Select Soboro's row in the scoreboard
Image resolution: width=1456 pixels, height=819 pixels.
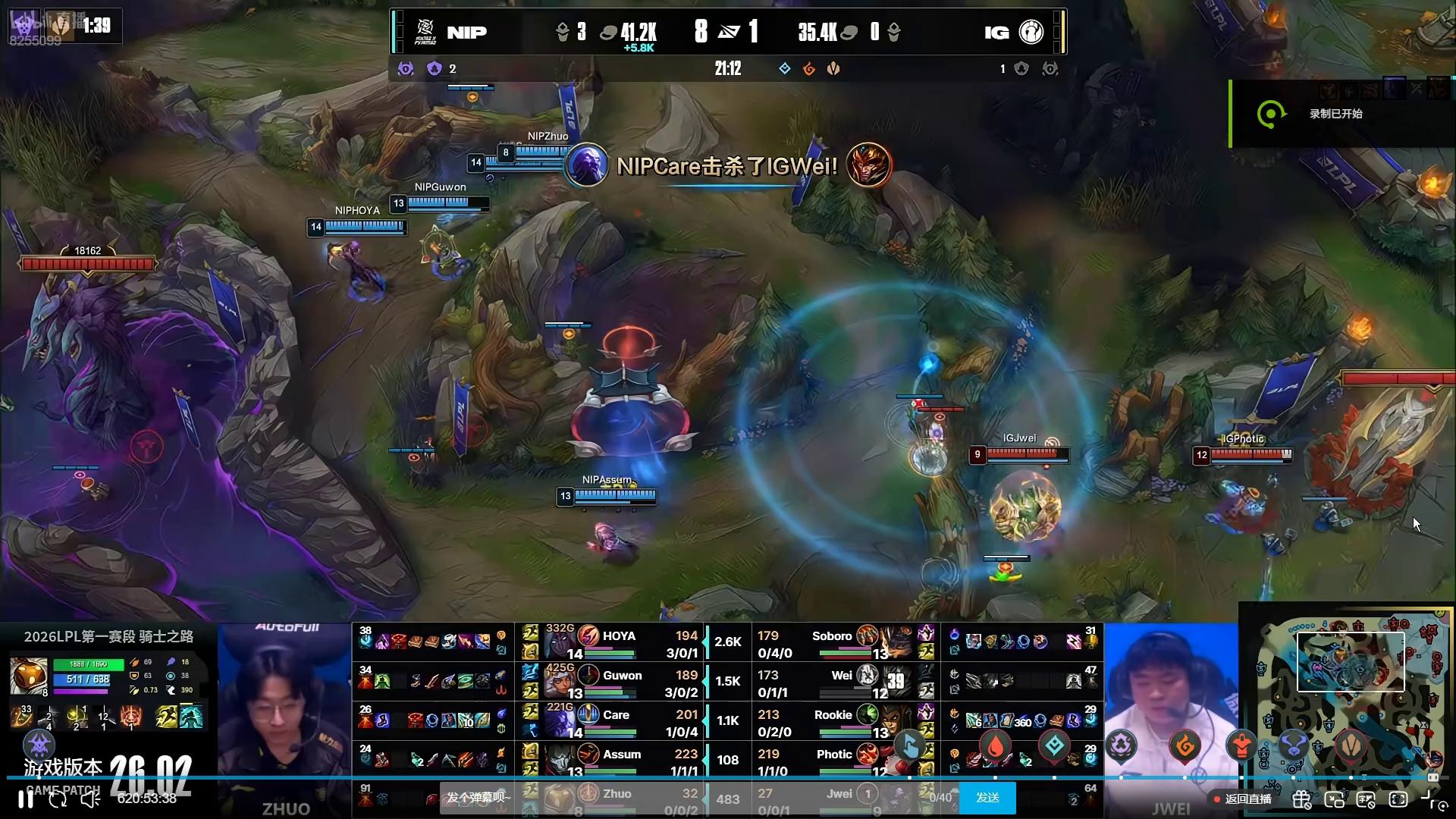click(832, 642)
